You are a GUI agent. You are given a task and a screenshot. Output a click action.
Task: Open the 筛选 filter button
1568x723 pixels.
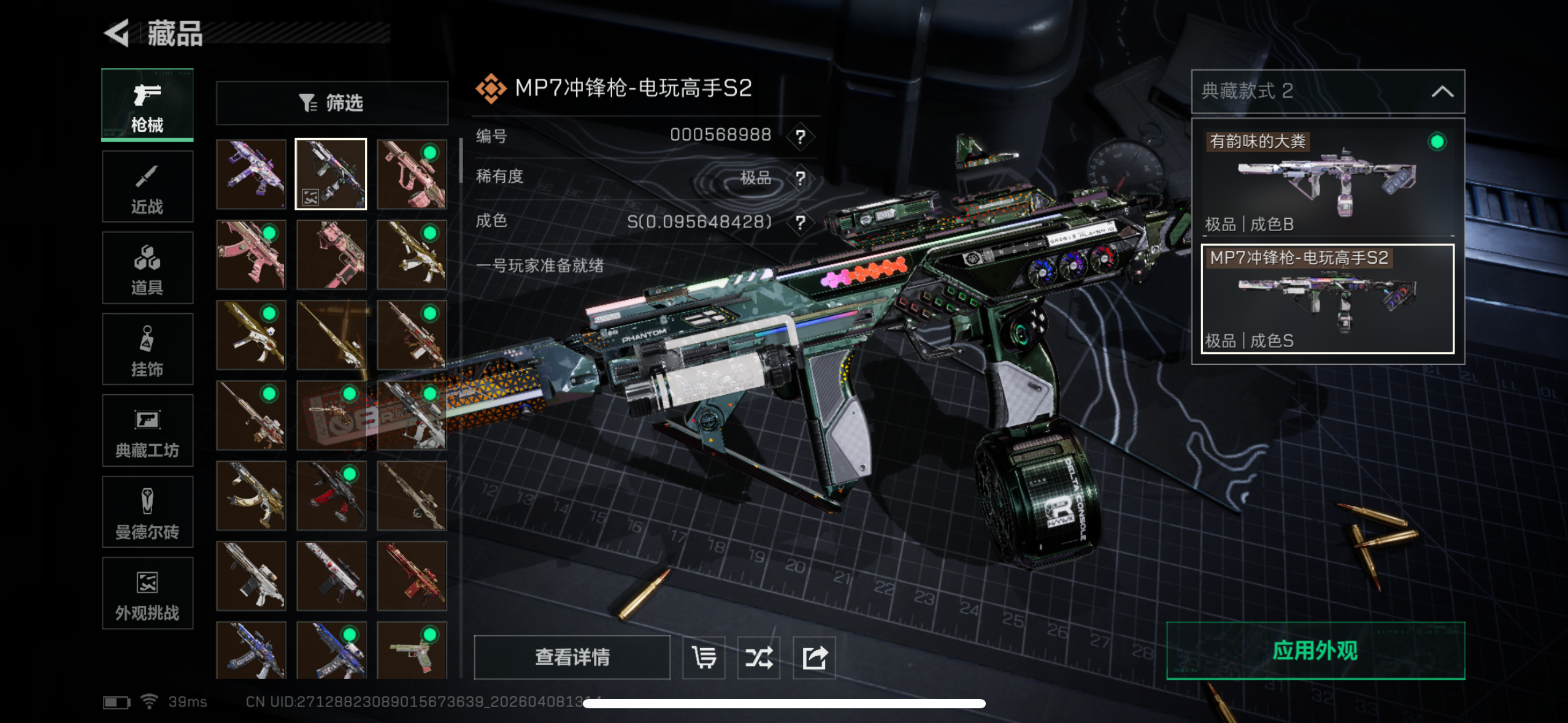coord(332,103)
